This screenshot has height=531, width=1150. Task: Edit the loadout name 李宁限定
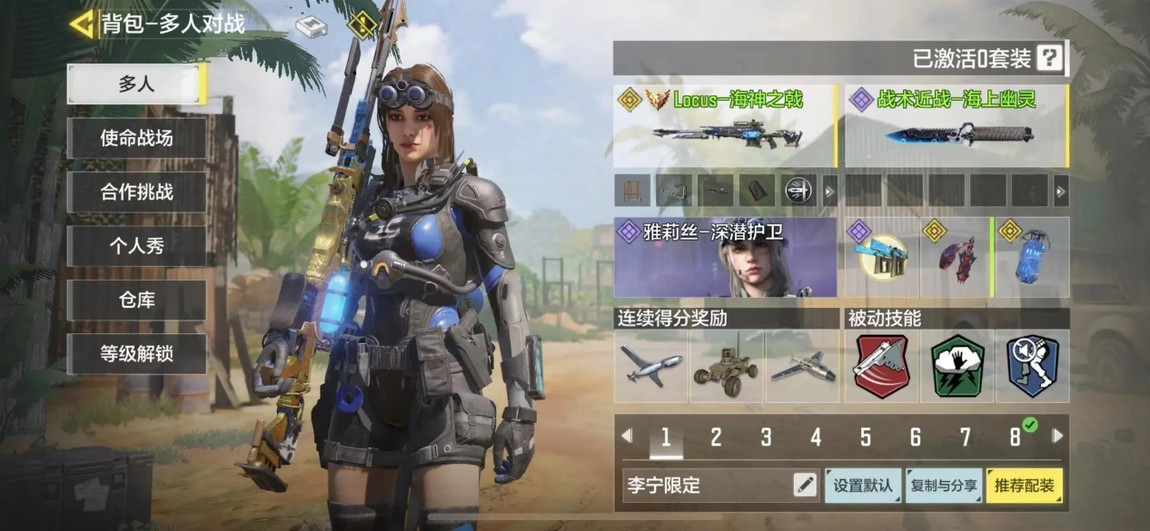click(x=805, y=486)
